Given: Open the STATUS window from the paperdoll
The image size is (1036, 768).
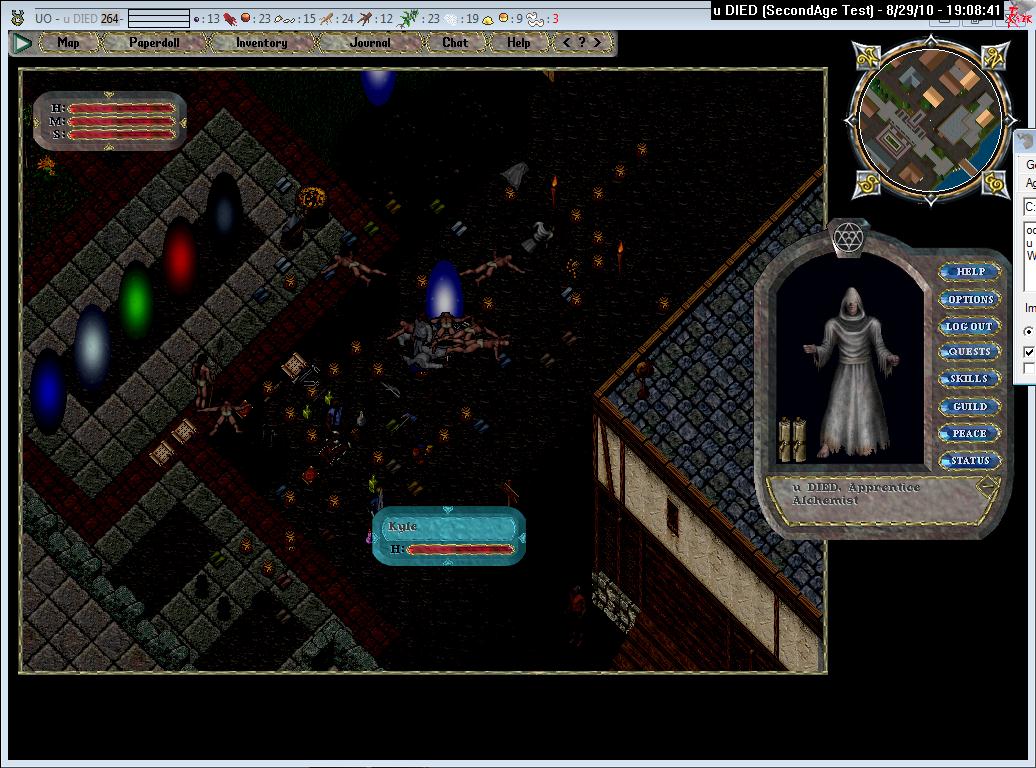Looking at the screenshot, I should [970, 461].
